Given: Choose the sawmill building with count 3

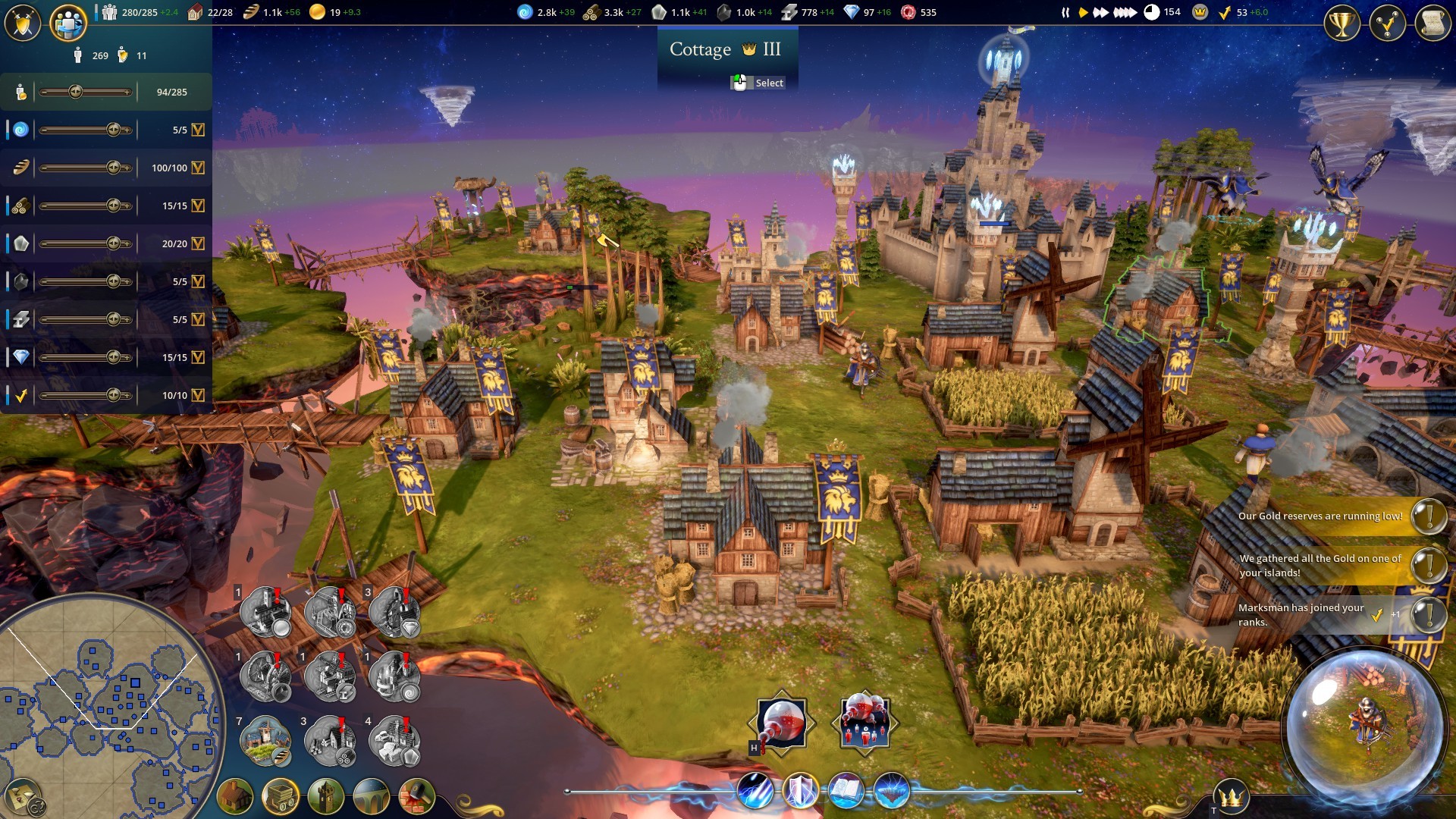Looking at the screenshot, I should (x=330, y=739).
